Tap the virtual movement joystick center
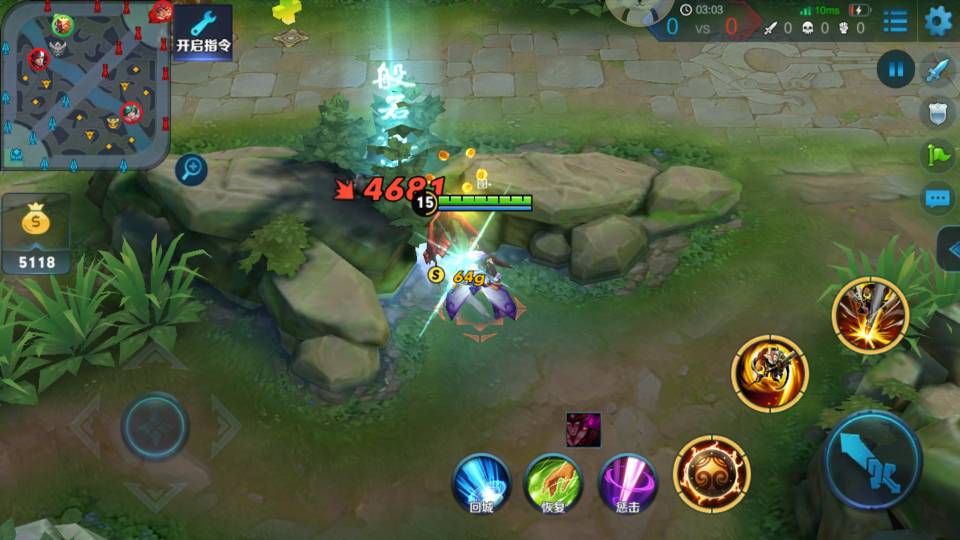 (x=155, y=427)
